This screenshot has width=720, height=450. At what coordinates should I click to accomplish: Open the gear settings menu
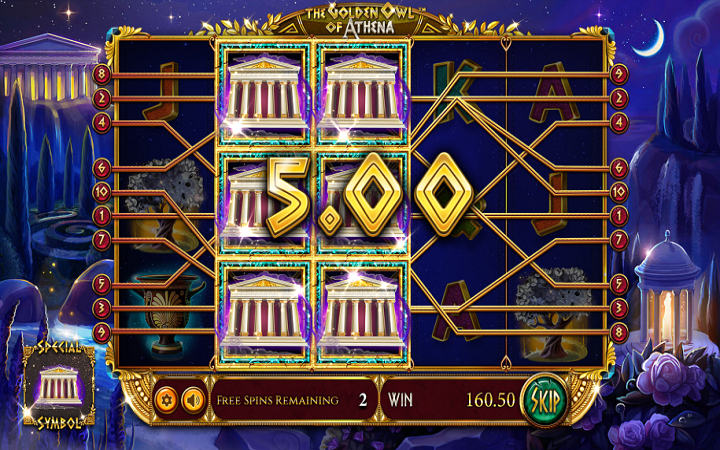(167, 400)
